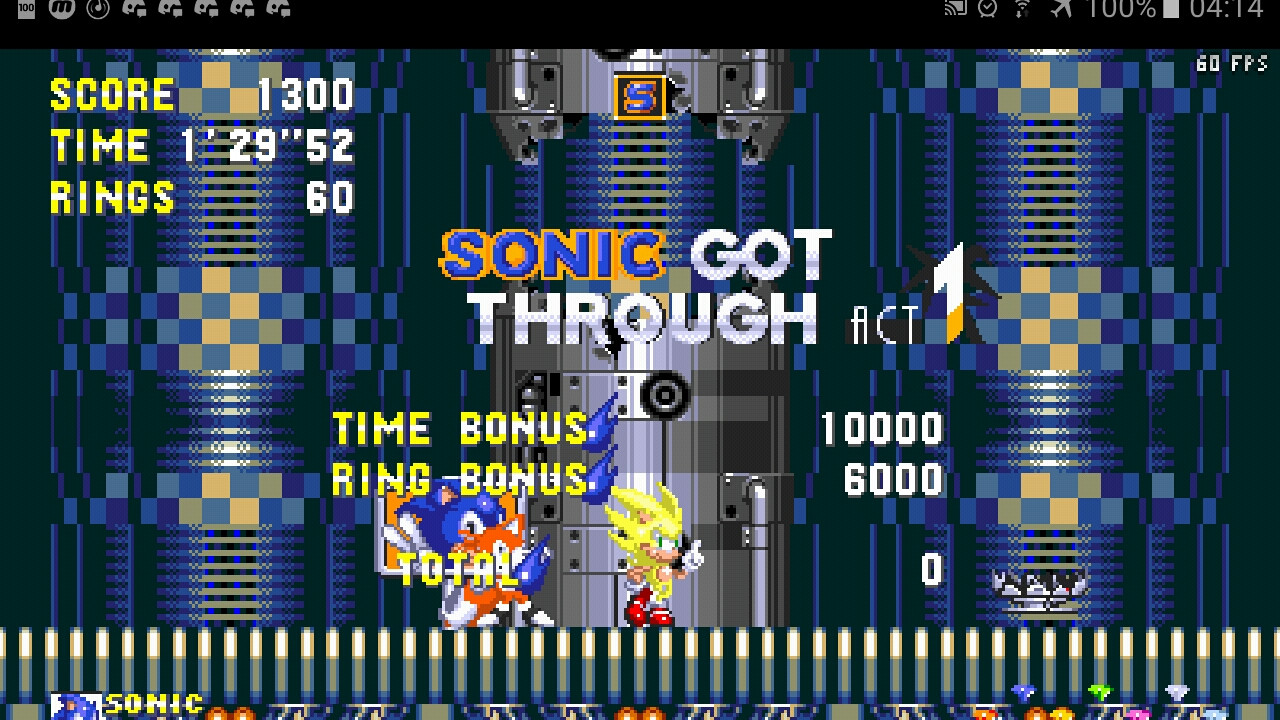Toggle airplane mode via its status icon
The width and height of the screenshot is (1280, 720).
[1063, 10]
